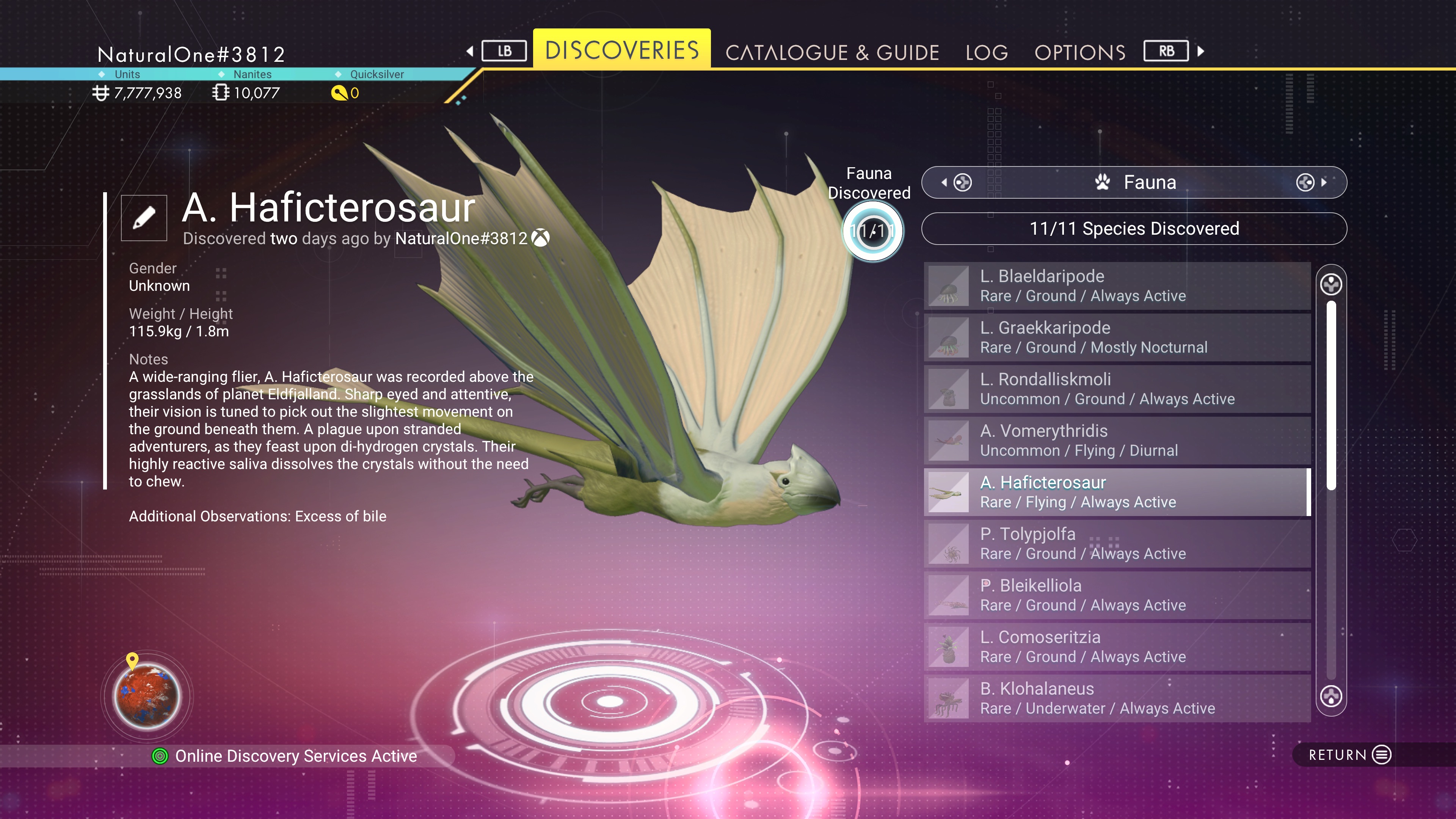Select A. Vomerythridis from the fauna list
This screenshot has width=1456, height=819.
[x=1117, y=440]
